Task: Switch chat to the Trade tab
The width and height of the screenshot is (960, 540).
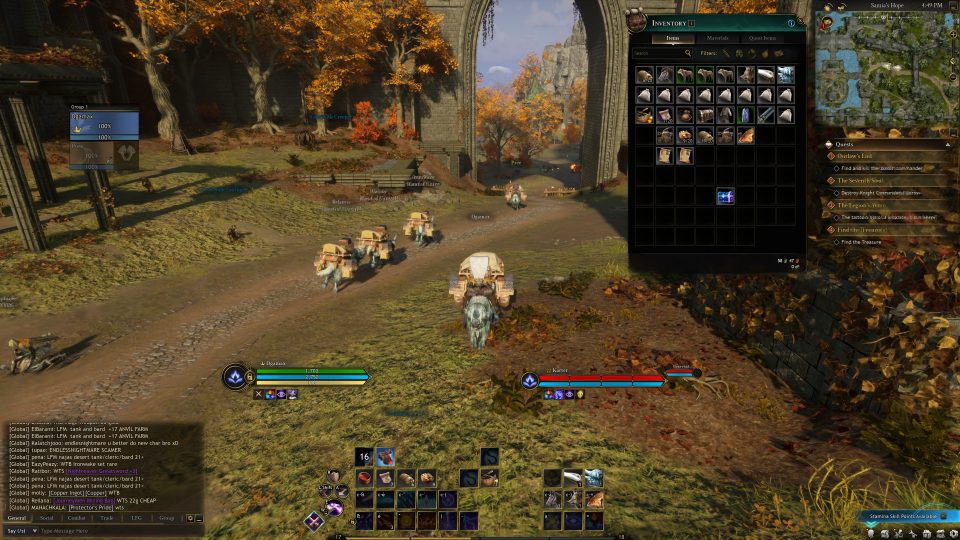Action: tap(106, 518)
